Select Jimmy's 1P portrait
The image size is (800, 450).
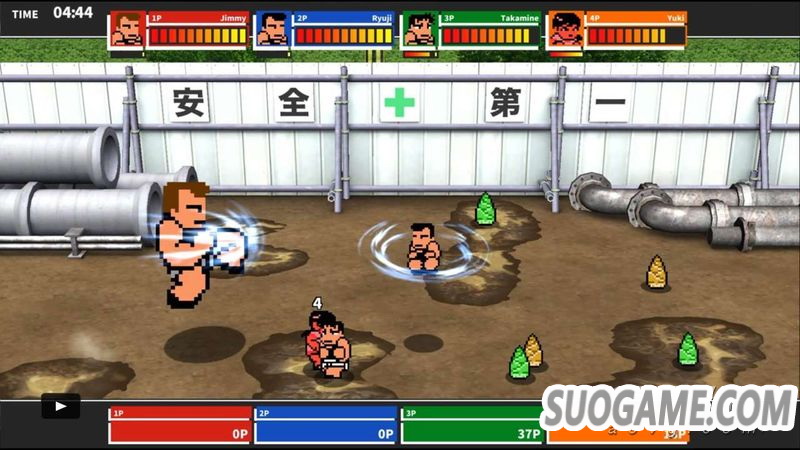127,30
